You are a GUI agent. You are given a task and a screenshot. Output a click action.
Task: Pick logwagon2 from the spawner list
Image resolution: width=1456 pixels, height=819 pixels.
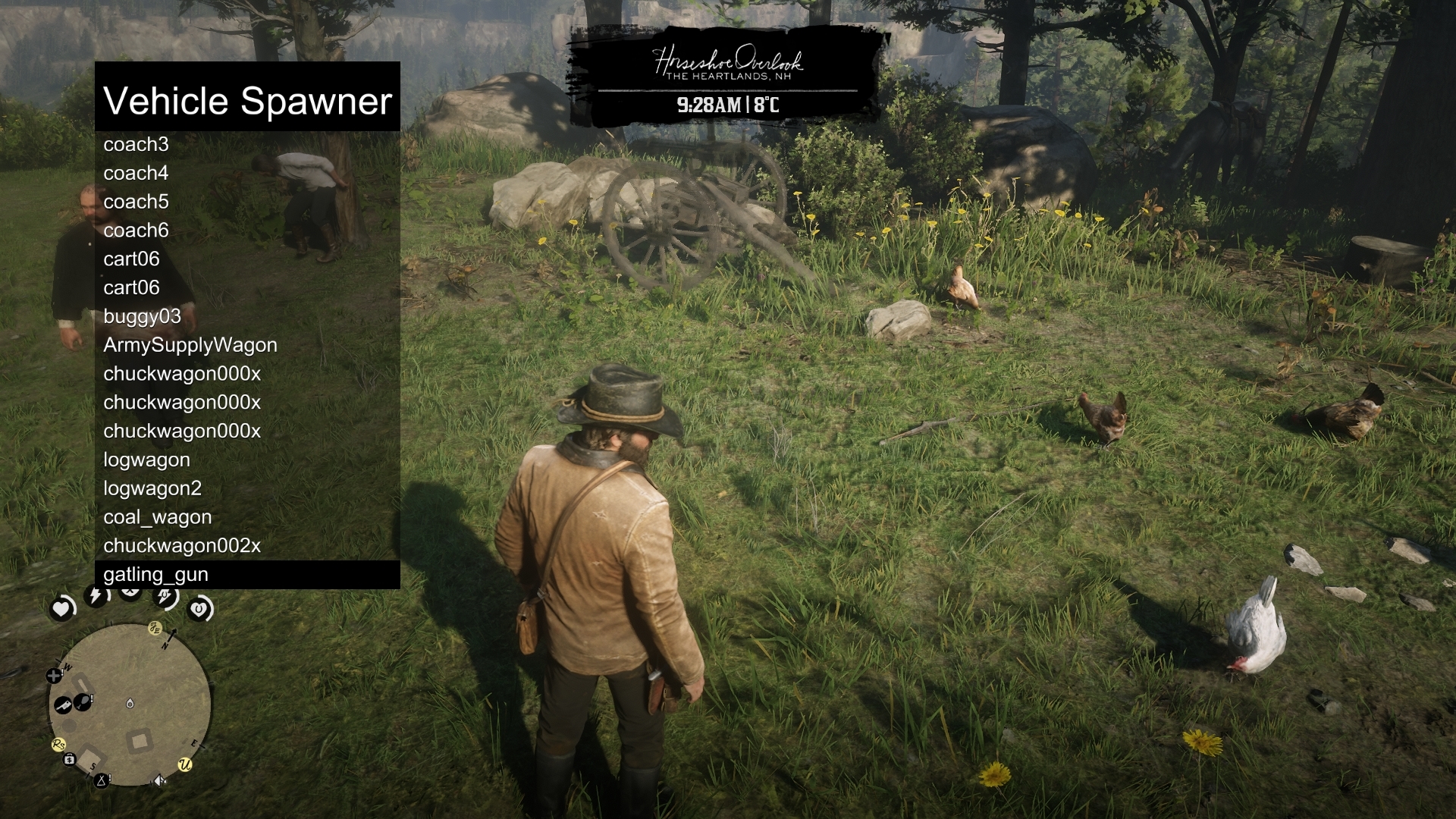[152, 488]
